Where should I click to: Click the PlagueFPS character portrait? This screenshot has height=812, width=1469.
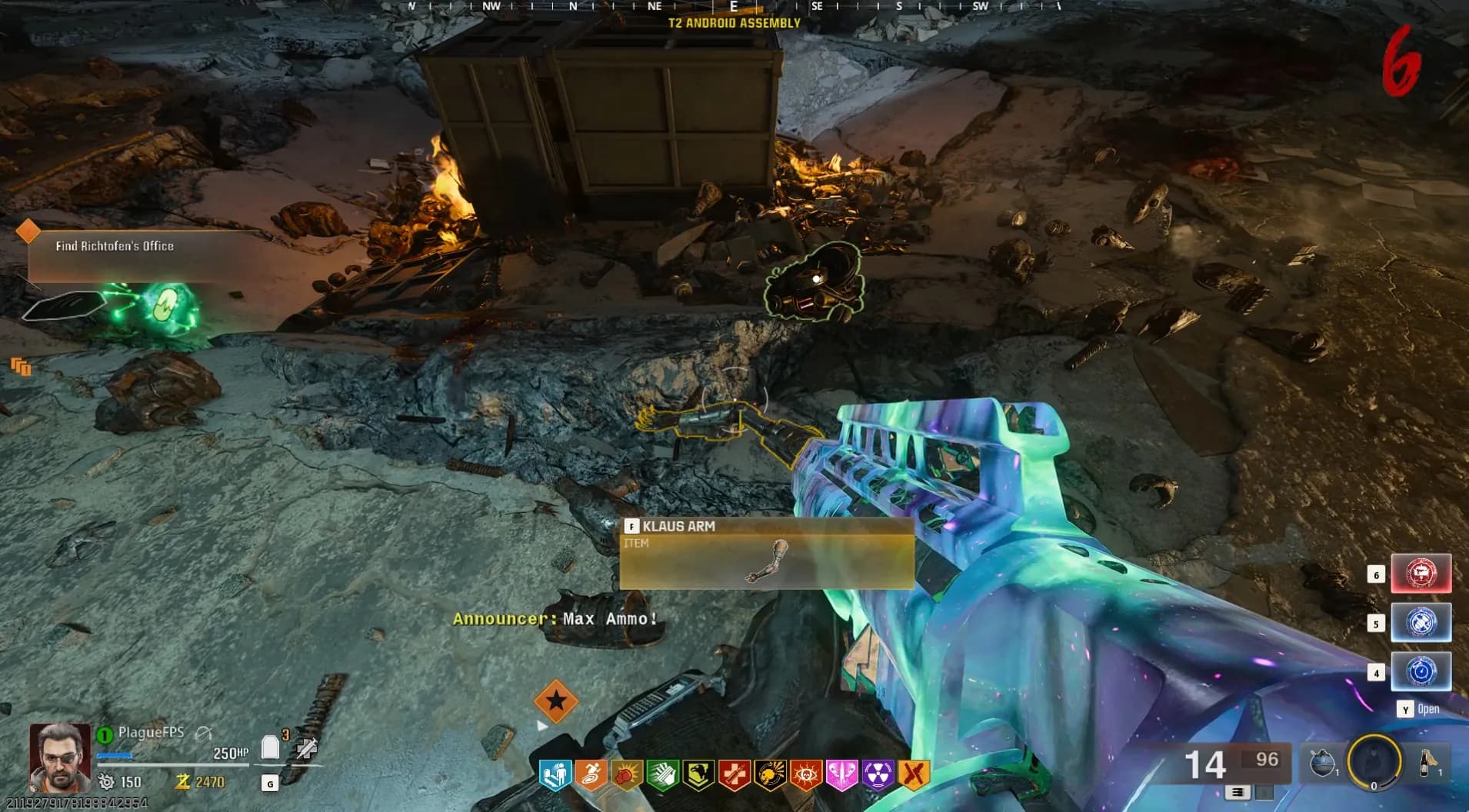(x=59, y=757)
